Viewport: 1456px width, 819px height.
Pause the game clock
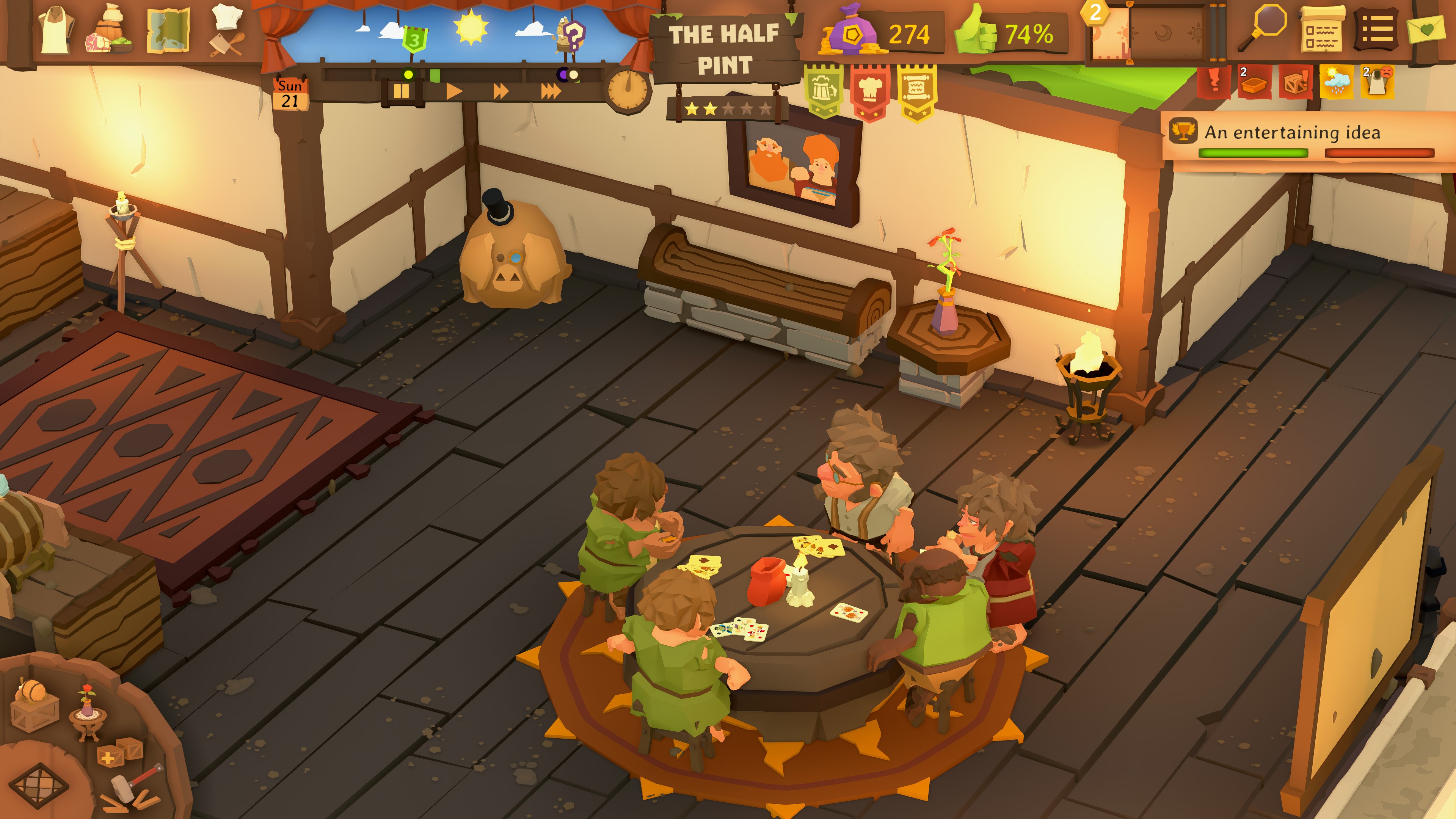coord(402,91)
